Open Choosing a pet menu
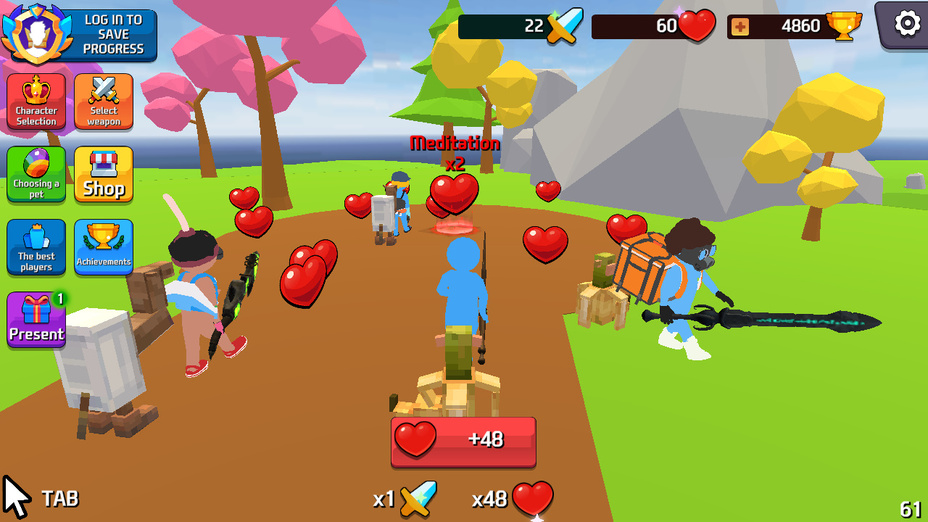 (36, 175)
